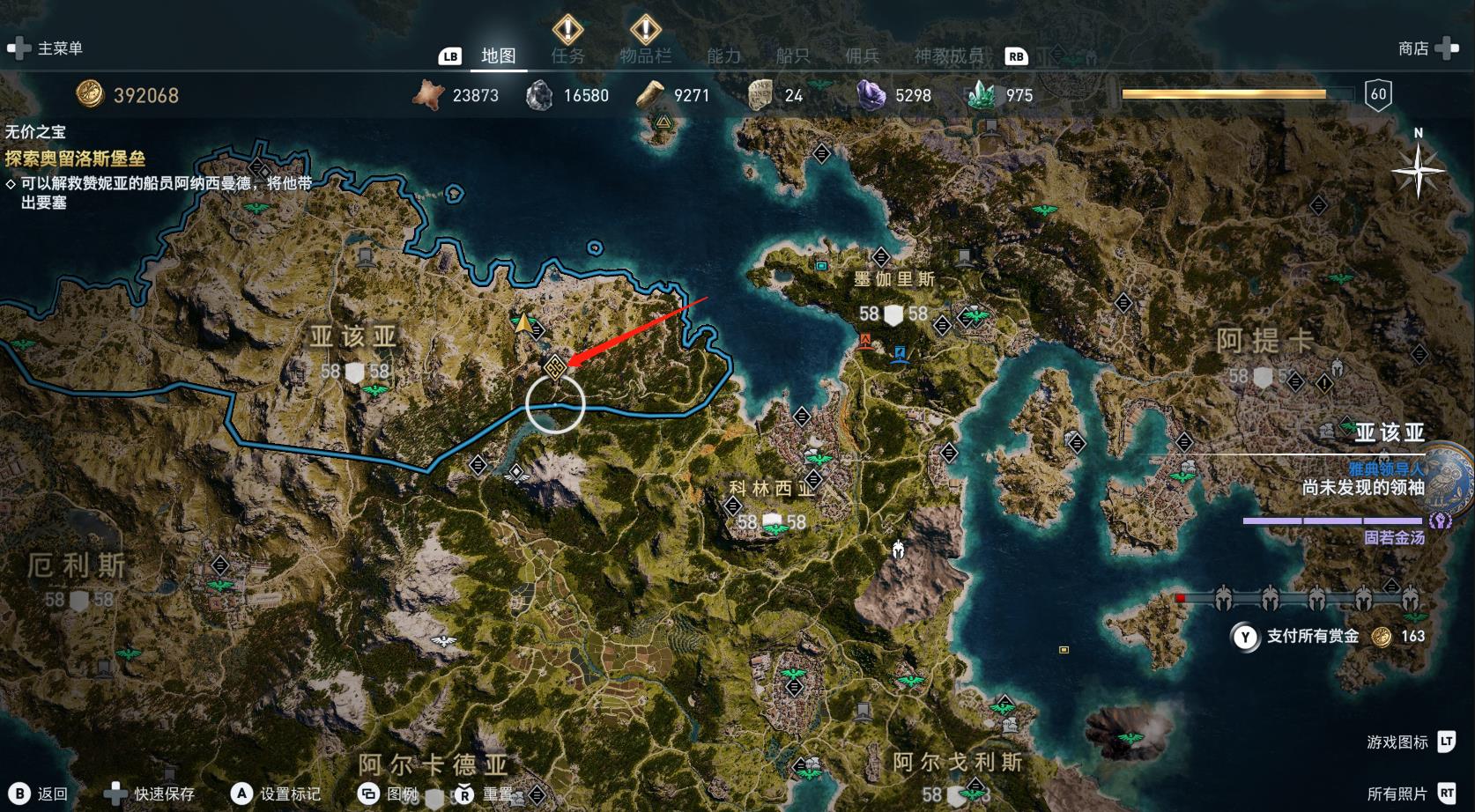Click the gold diamond quest marker
This screenshot has width=1475, height=812.
pos(554,366)
